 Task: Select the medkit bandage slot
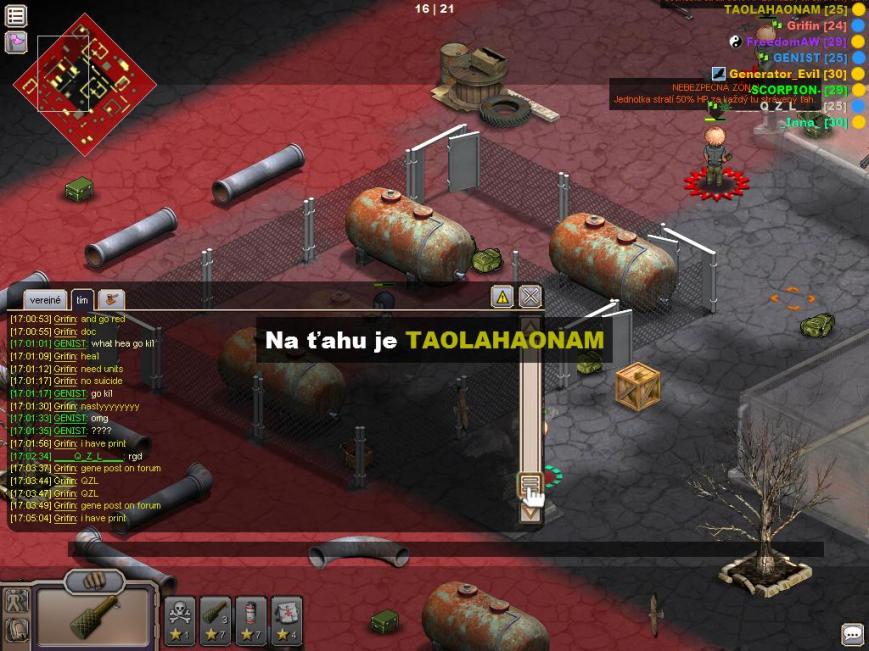(x=286, y=619)
